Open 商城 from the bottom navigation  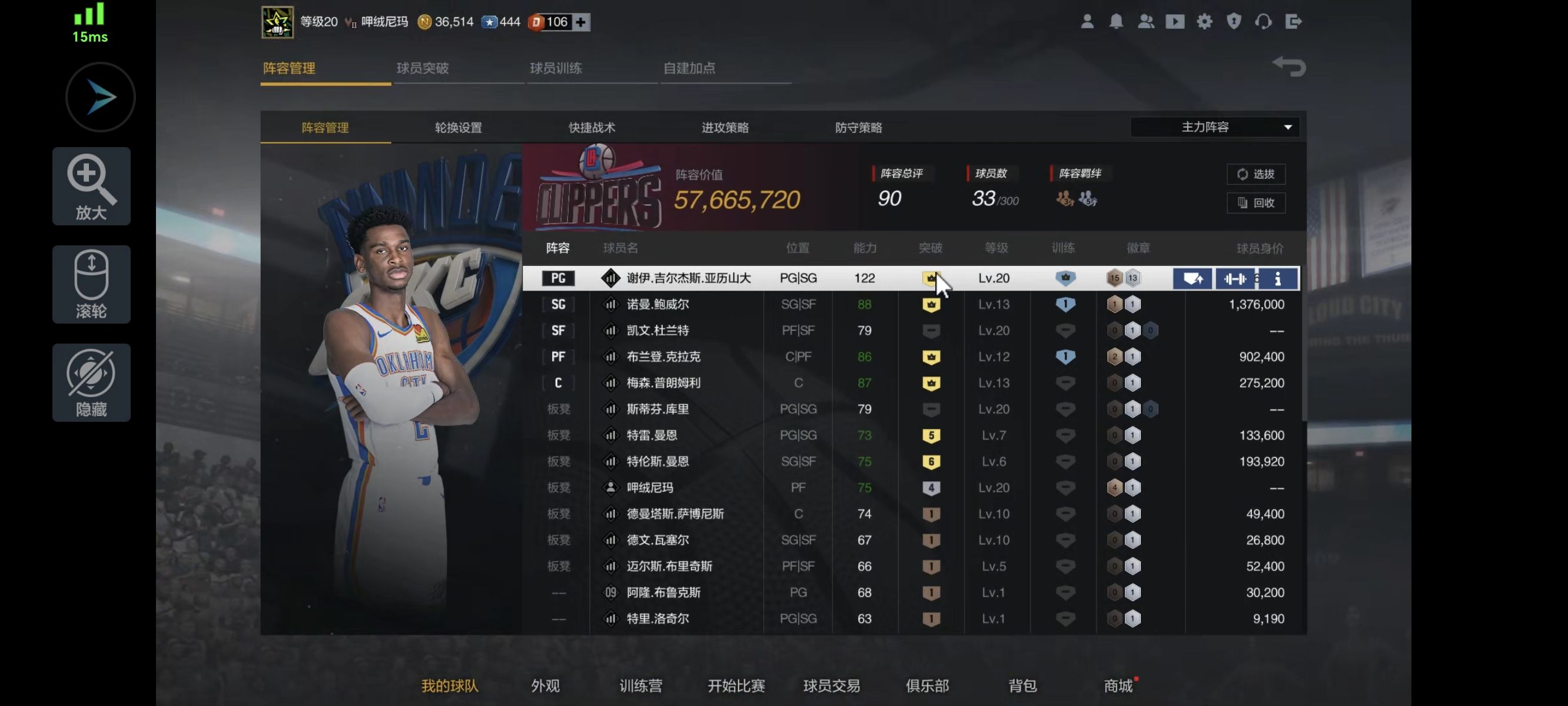click(x=1119, y=685)
